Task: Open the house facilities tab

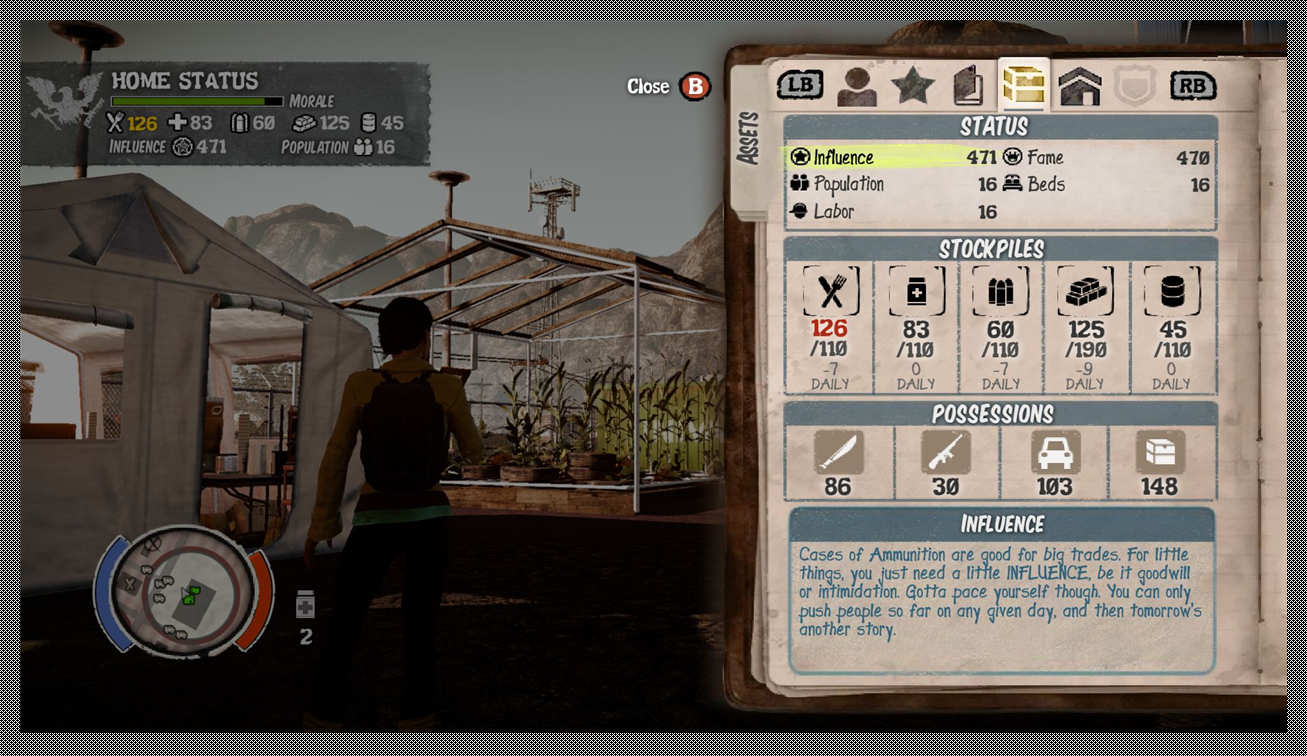Action: [x=1079, y=86]
